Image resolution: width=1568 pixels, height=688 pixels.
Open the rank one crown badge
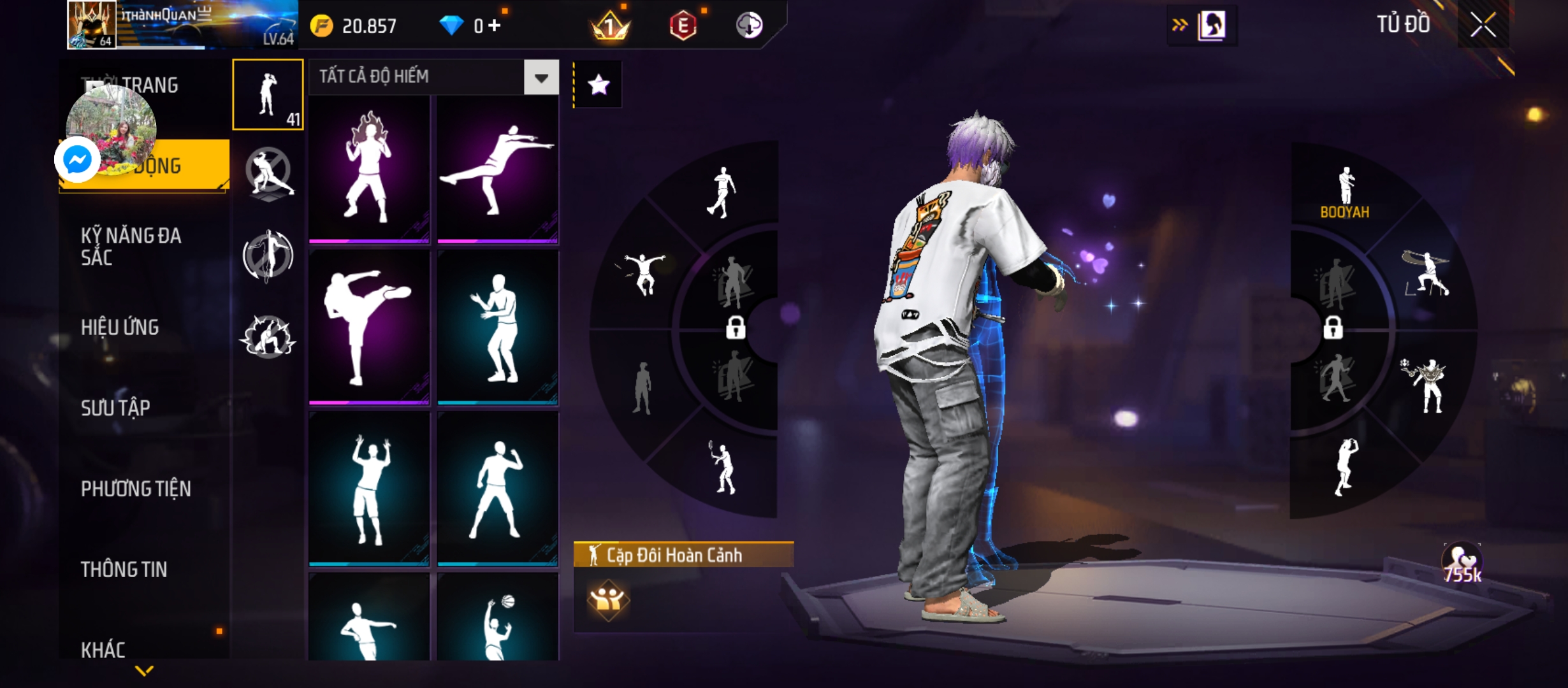[x=610, y=25]
